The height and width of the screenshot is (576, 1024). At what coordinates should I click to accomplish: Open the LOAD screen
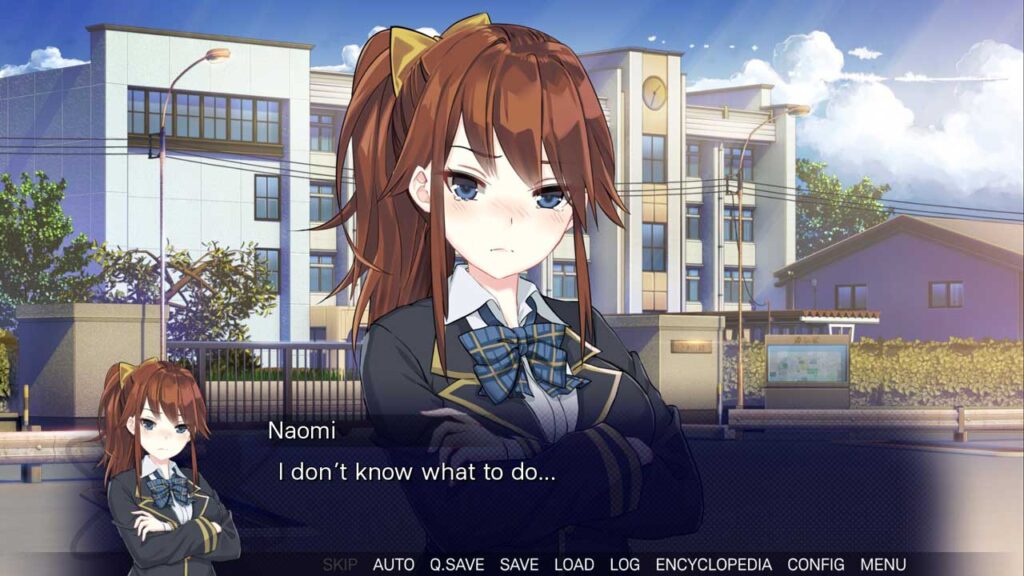tap(574, 565)
